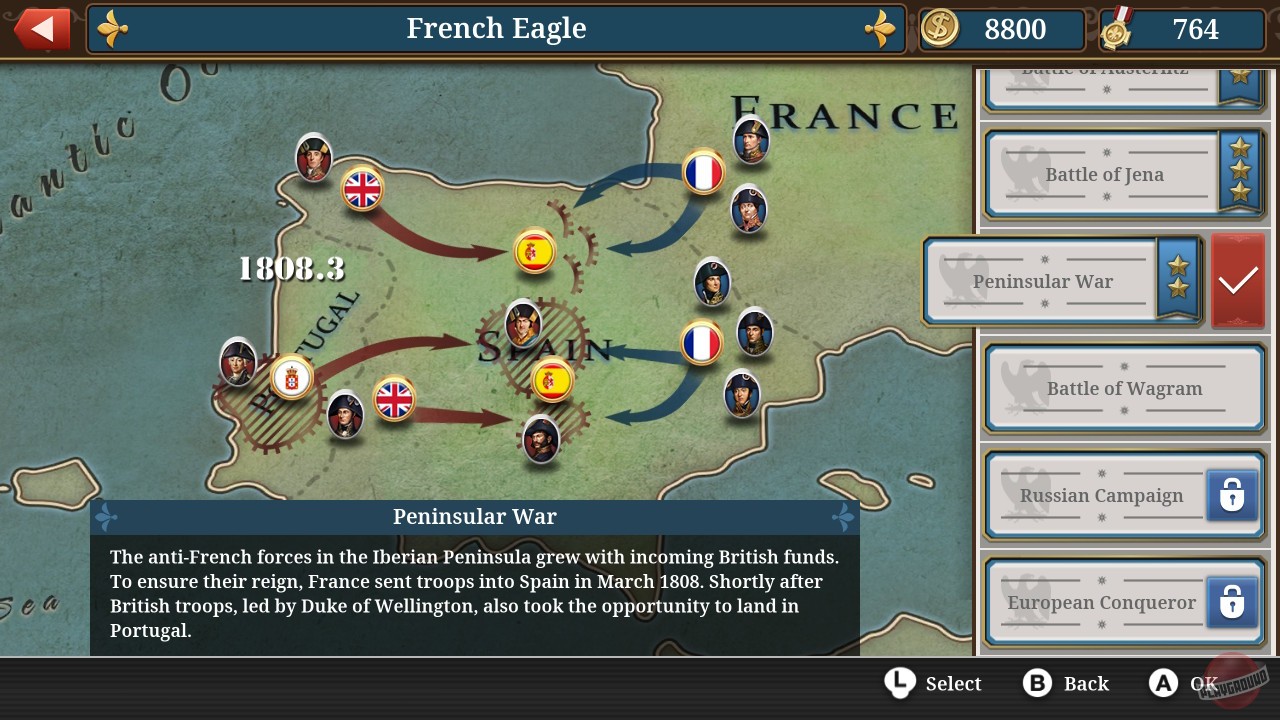Image resolution: width=1280 pixels, height=720 pixels.
Task: Click the medals counter icon
Action: [1119, 29]
